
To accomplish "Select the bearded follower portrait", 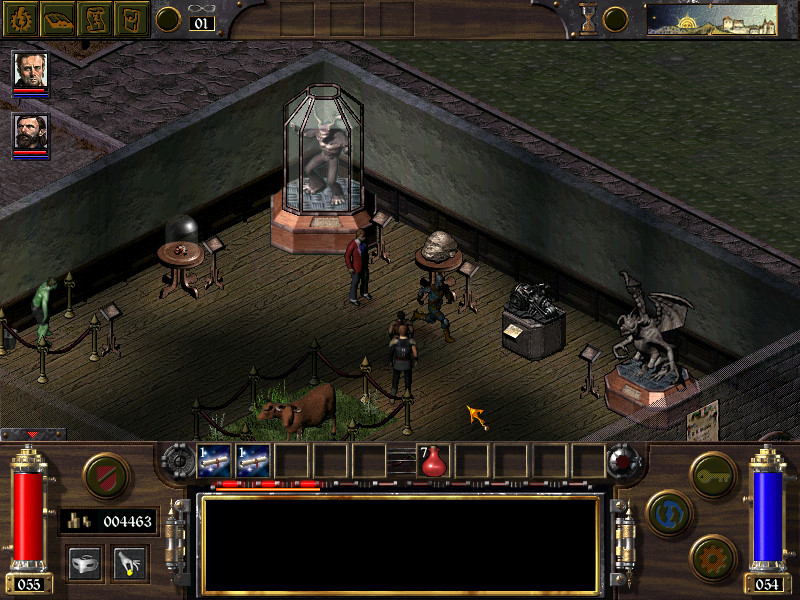I will tap(30, 132).
